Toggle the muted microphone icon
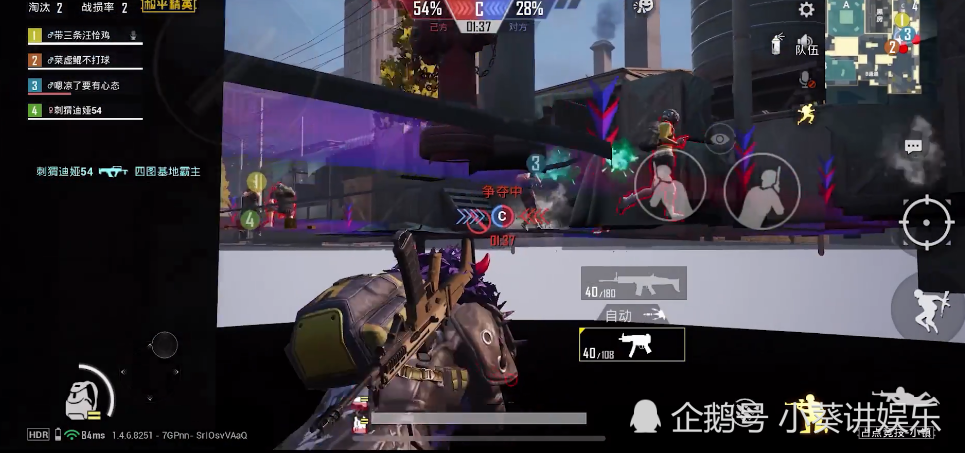 click(x=805, y=78)
